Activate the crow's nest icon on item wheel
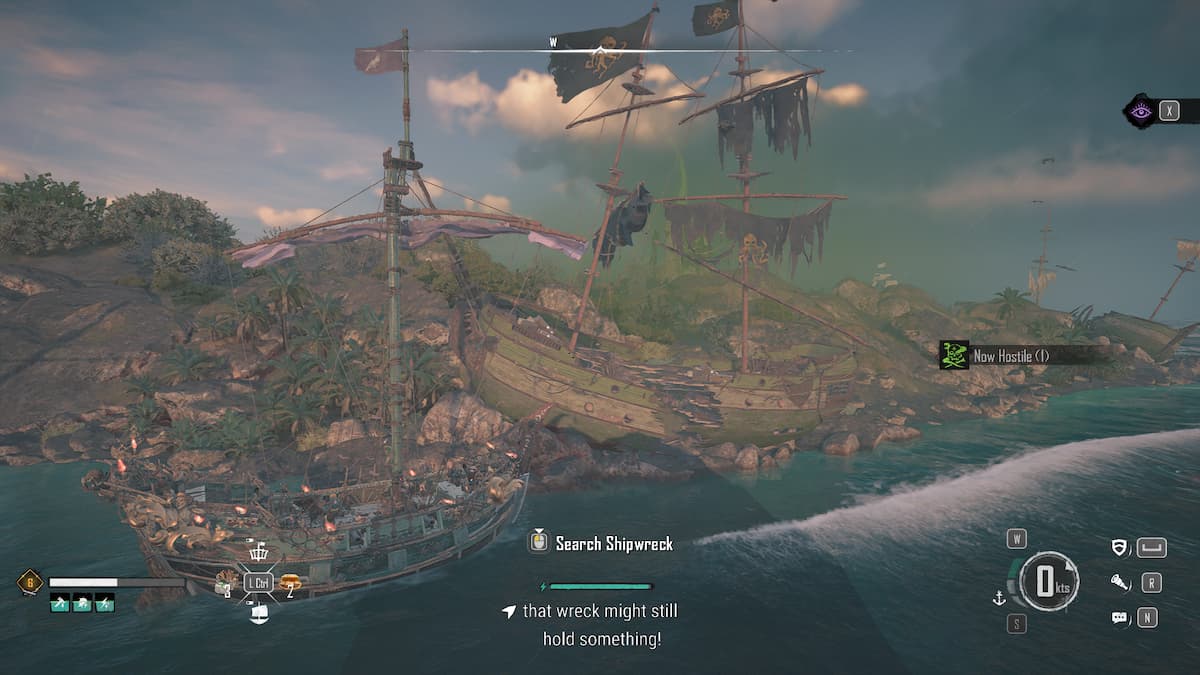The image size is (1200, 675). [x=258, y=552]
